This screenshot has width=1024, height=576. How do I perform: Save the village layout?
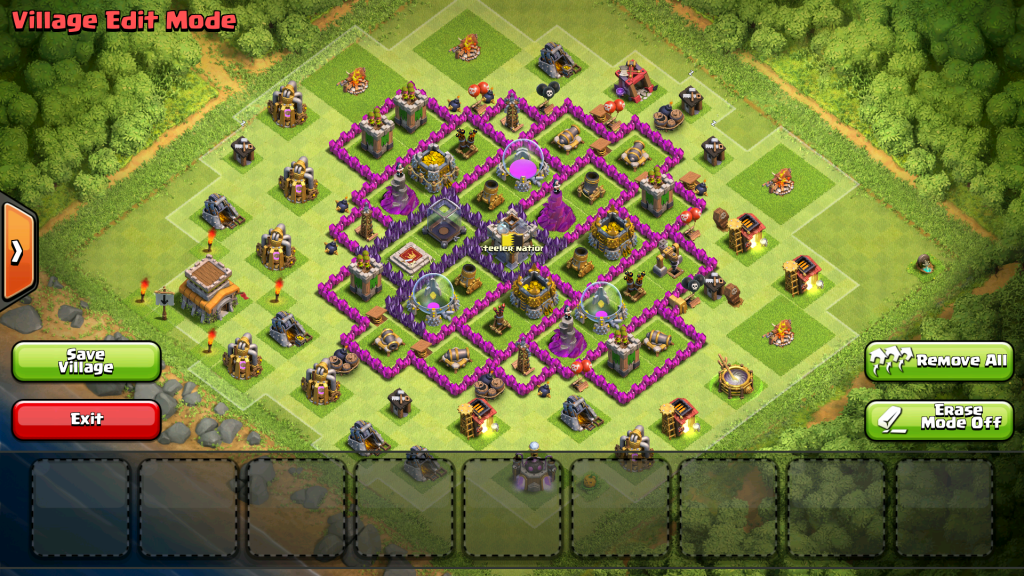pos(86,361)
